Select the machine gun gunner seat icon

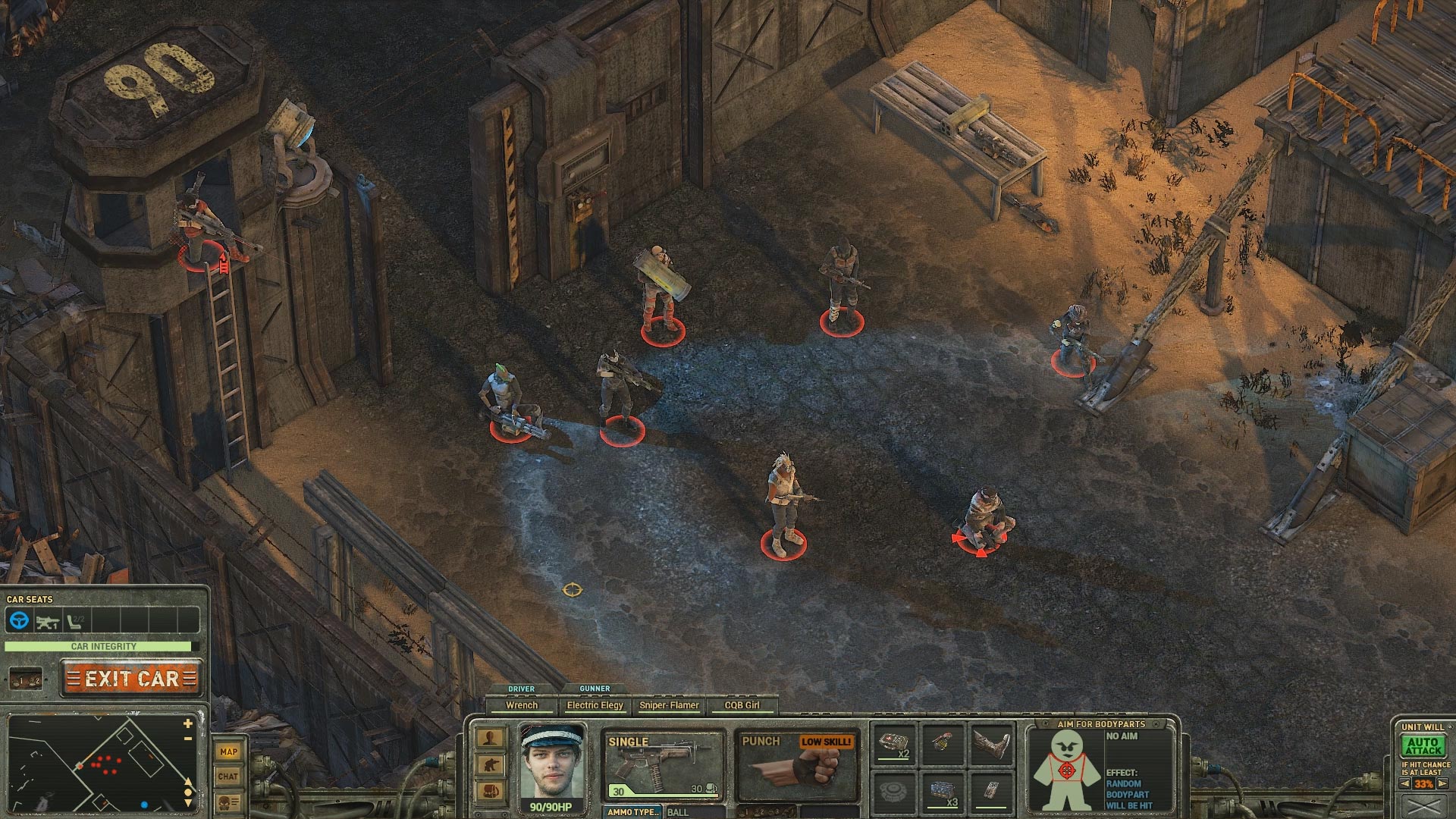(47, 623)
